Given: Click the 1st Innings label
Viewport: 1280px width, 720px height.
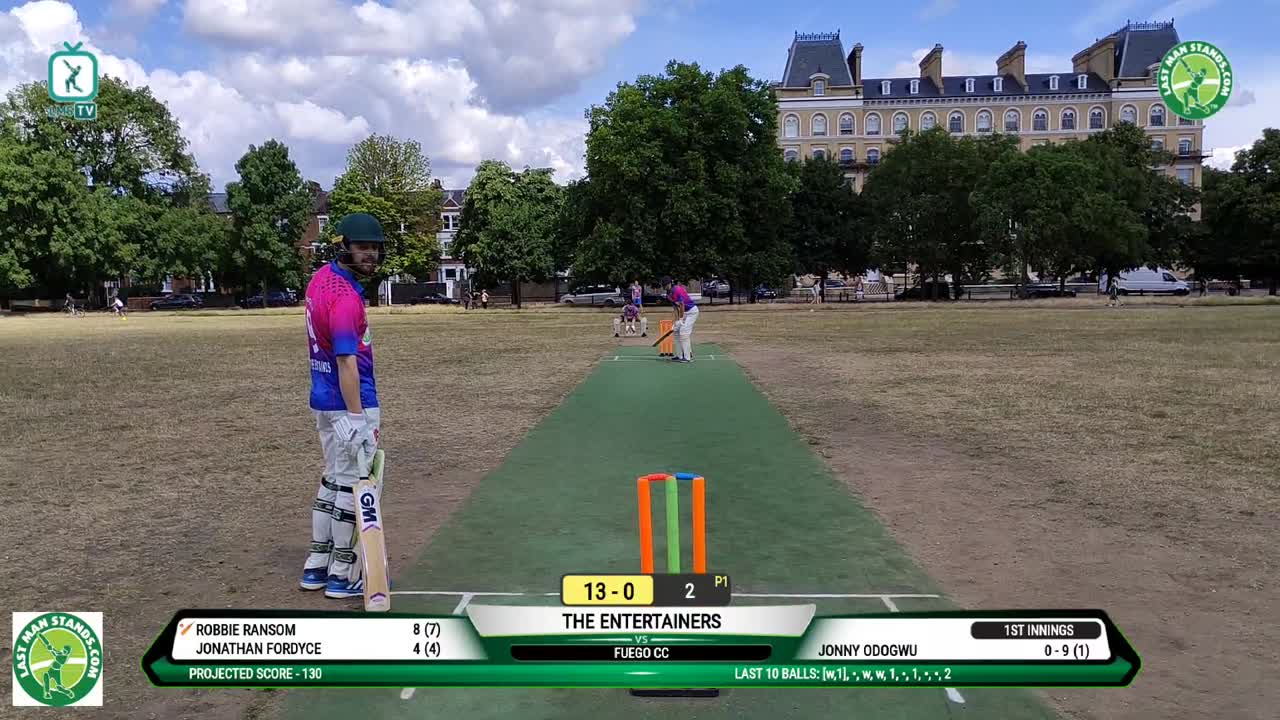Looking at the screenshot, I should point(1035,630).
